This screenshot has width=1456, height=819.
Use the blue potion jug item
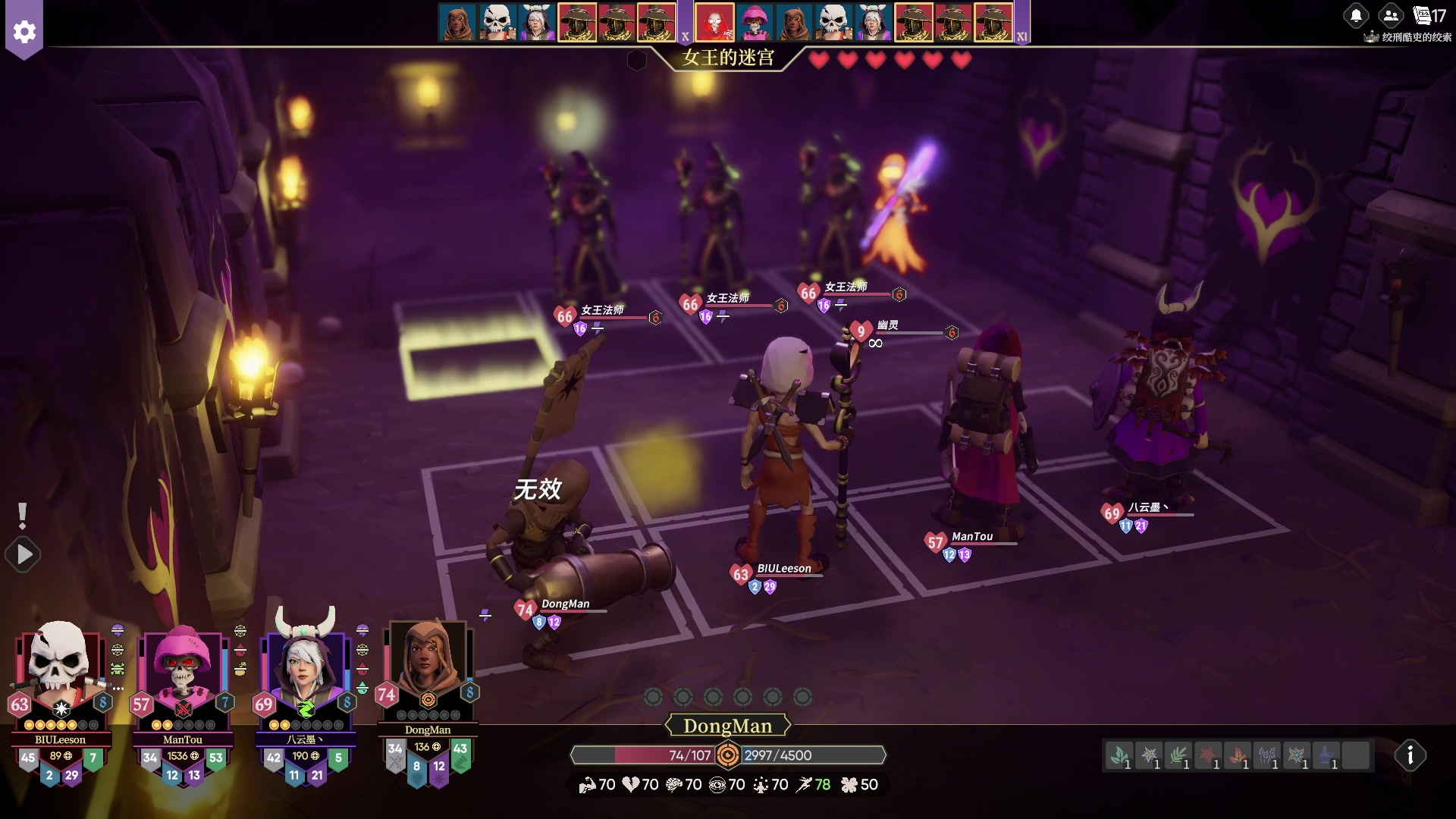(1326, 756)
